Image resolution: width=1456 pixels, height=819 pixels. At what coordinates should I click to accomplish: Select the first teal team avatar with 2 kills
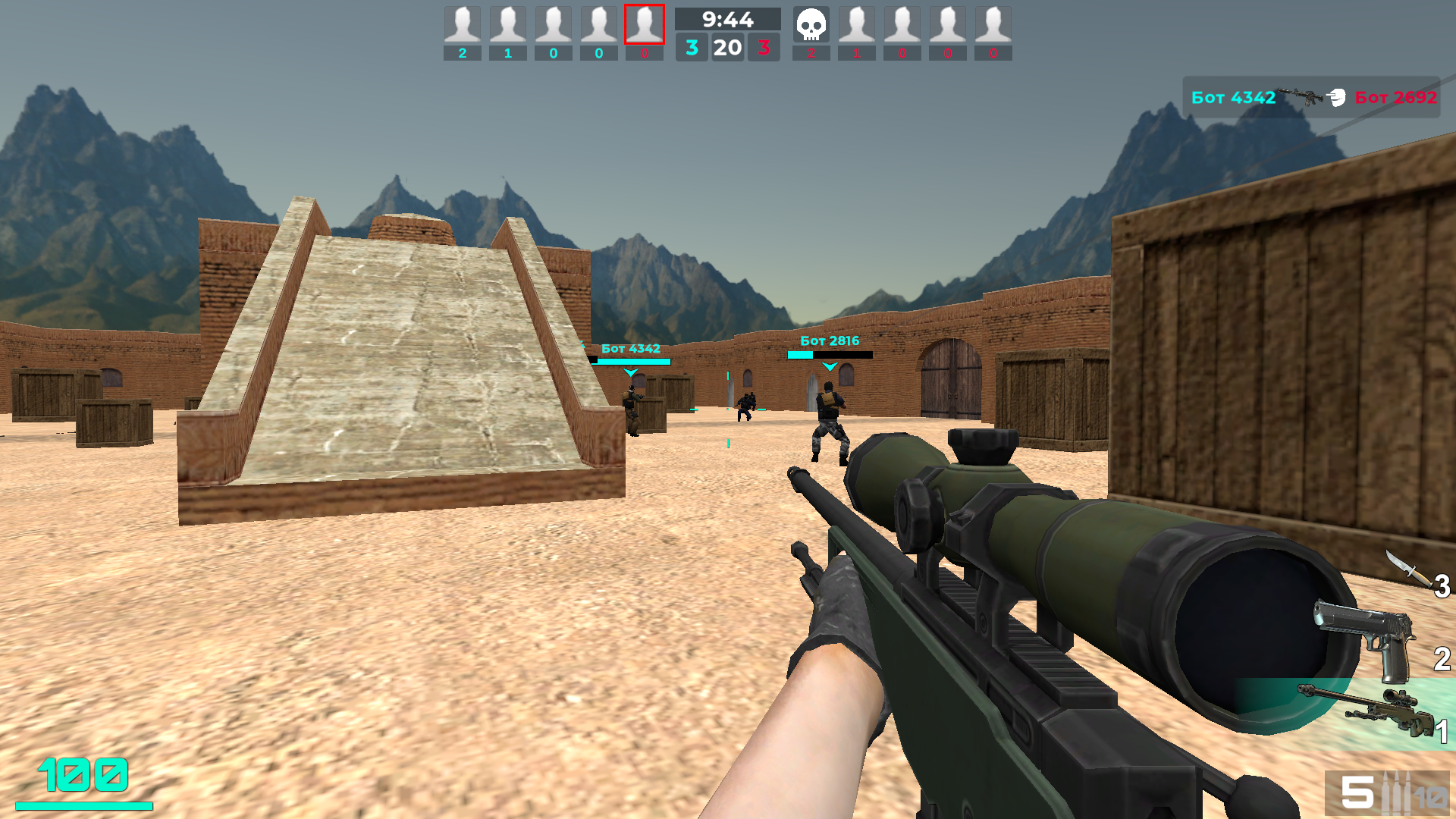[x=463, y=23]
